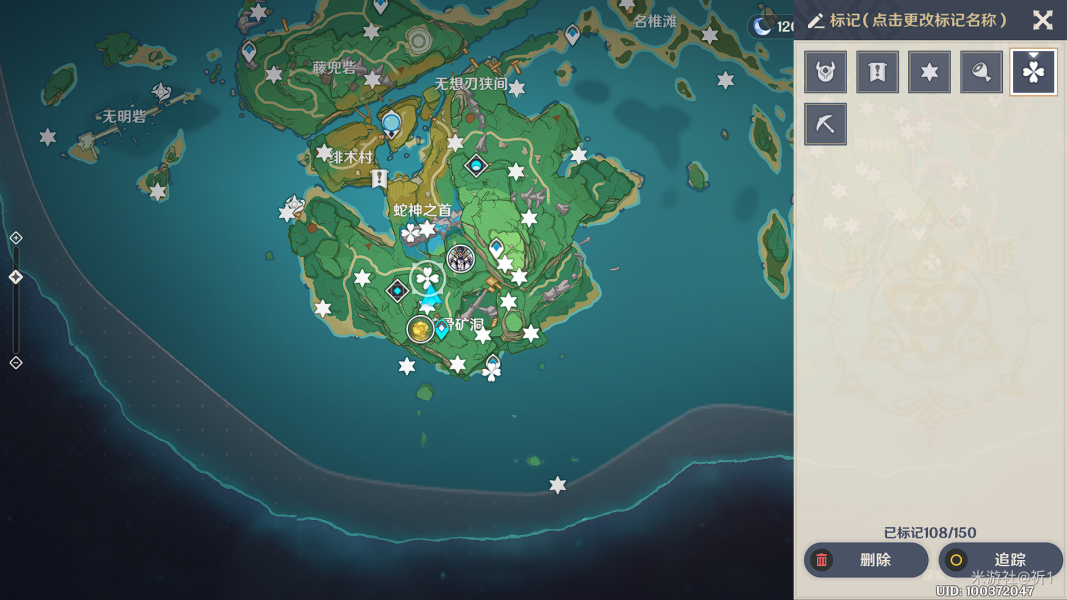Select the golden round icon near 寻矿洞
Viewport: 1067px width, 600px height.
pyautogui.click(x=420, y=328)
